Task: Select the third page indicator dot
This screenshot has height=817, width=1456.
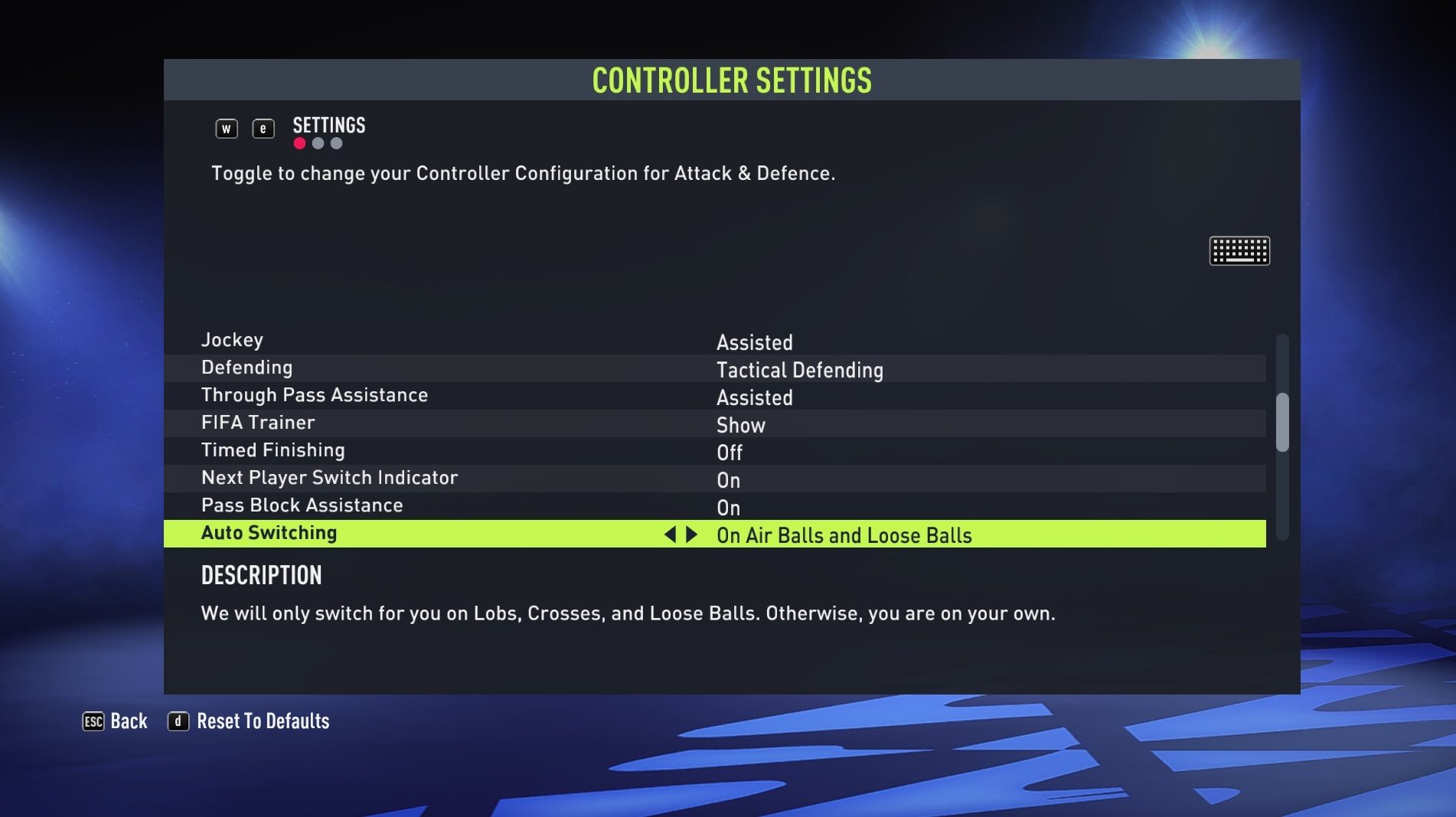Action: (337, 142)
